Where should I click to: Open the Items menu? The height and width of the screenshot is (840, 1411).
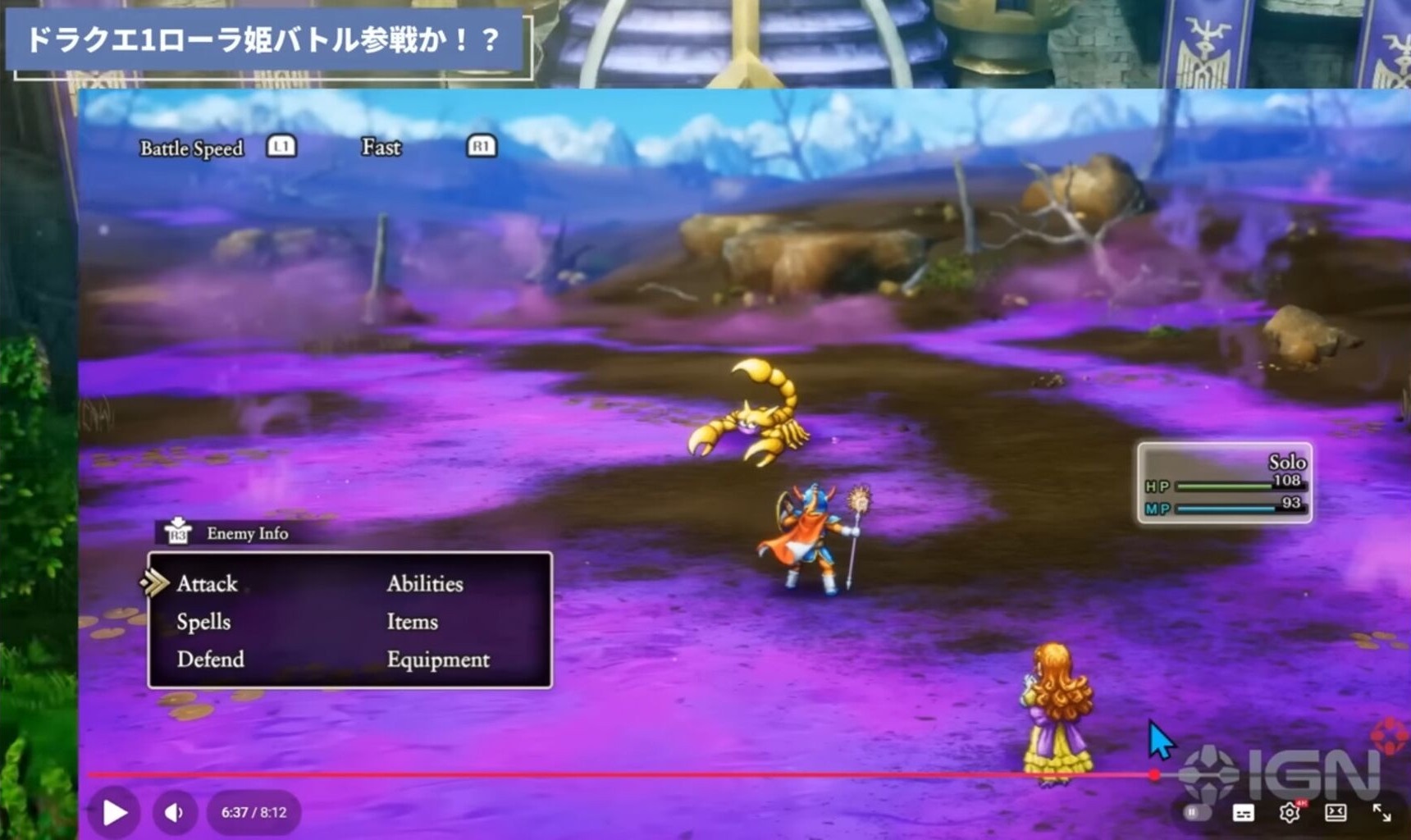(412, 622)
